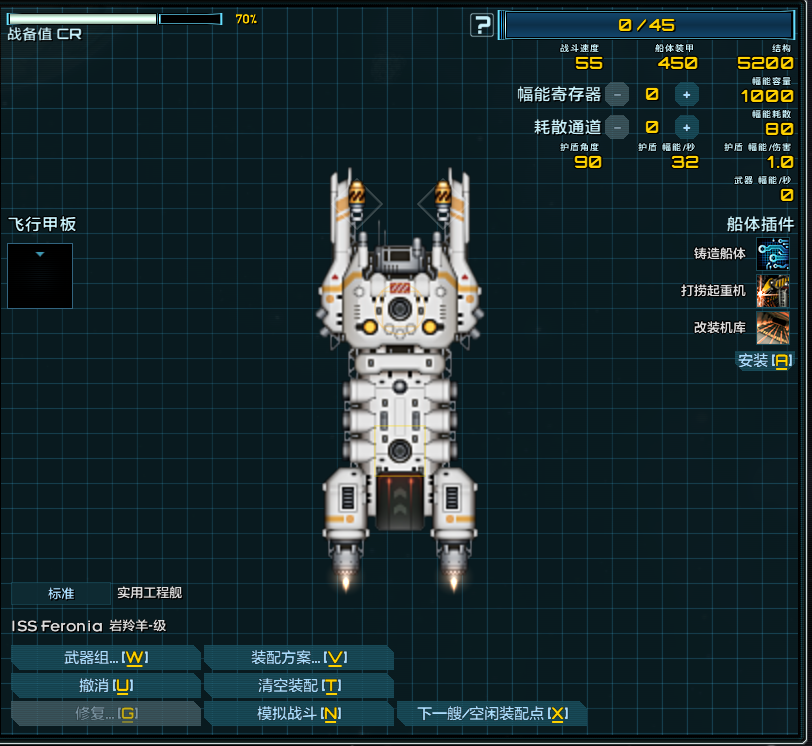Select the 改装机库 hull mod icon
The image size is (812, 746).
[x=773, y=327]
